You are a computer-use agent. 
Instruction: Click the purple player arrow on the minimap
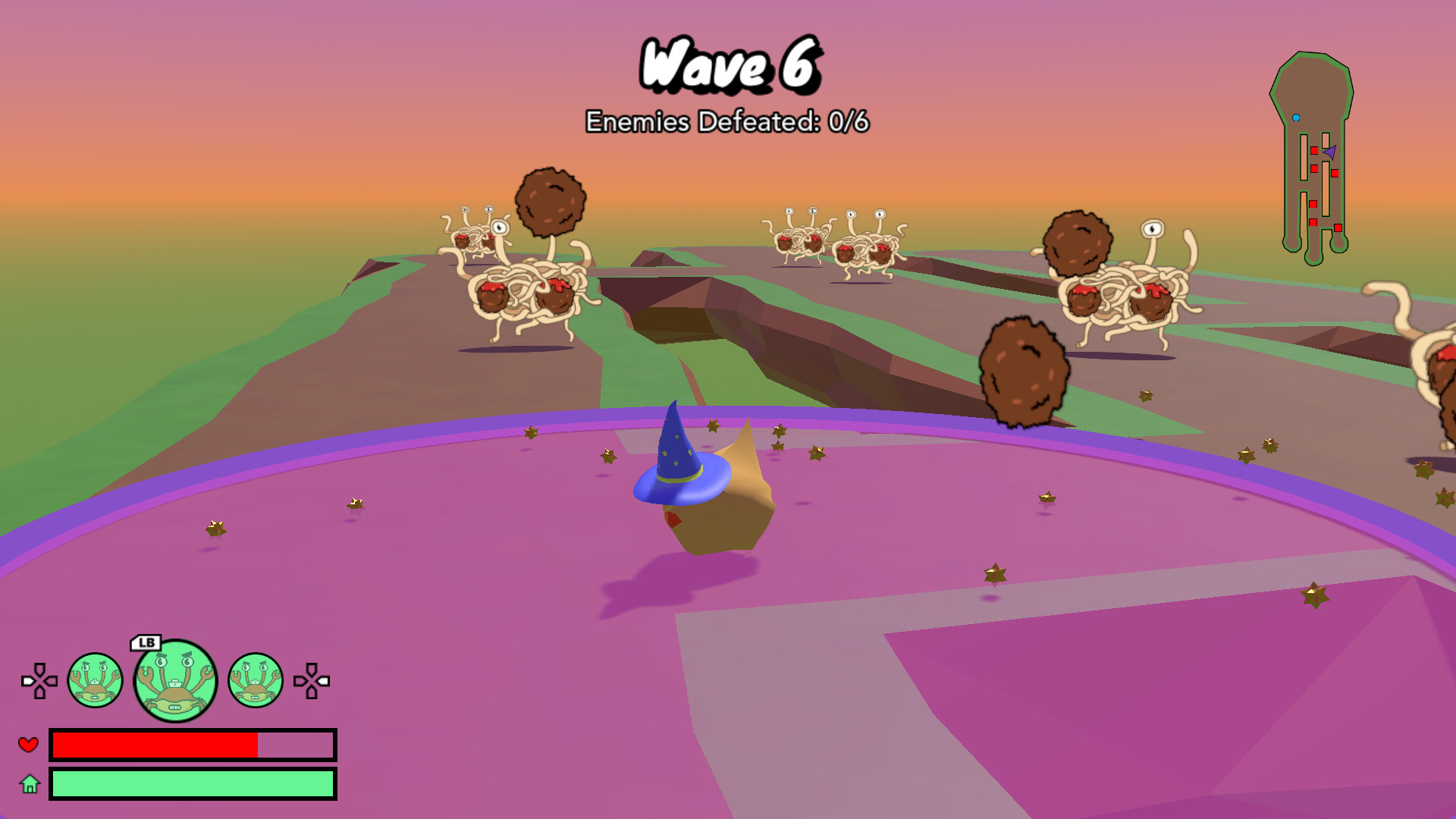coord(1332,152)
